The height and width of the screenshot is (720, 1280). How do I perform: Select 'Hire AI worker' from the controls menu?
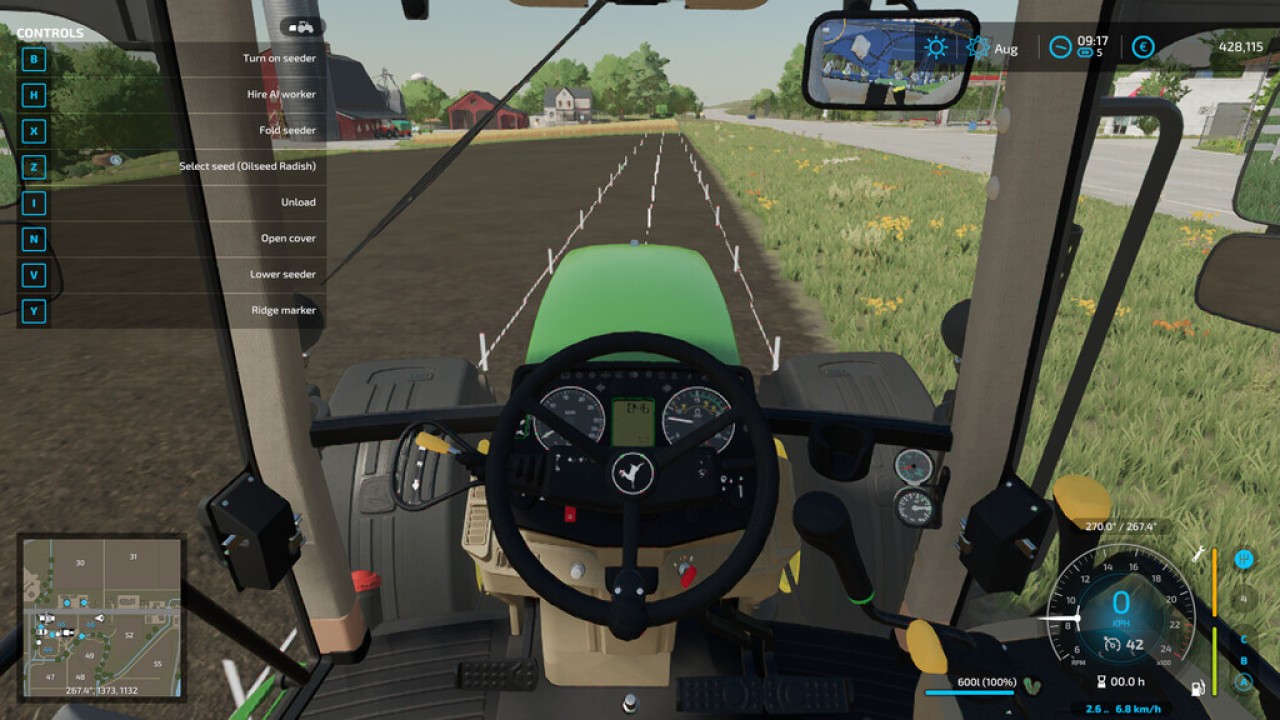(x=280, y=94)
